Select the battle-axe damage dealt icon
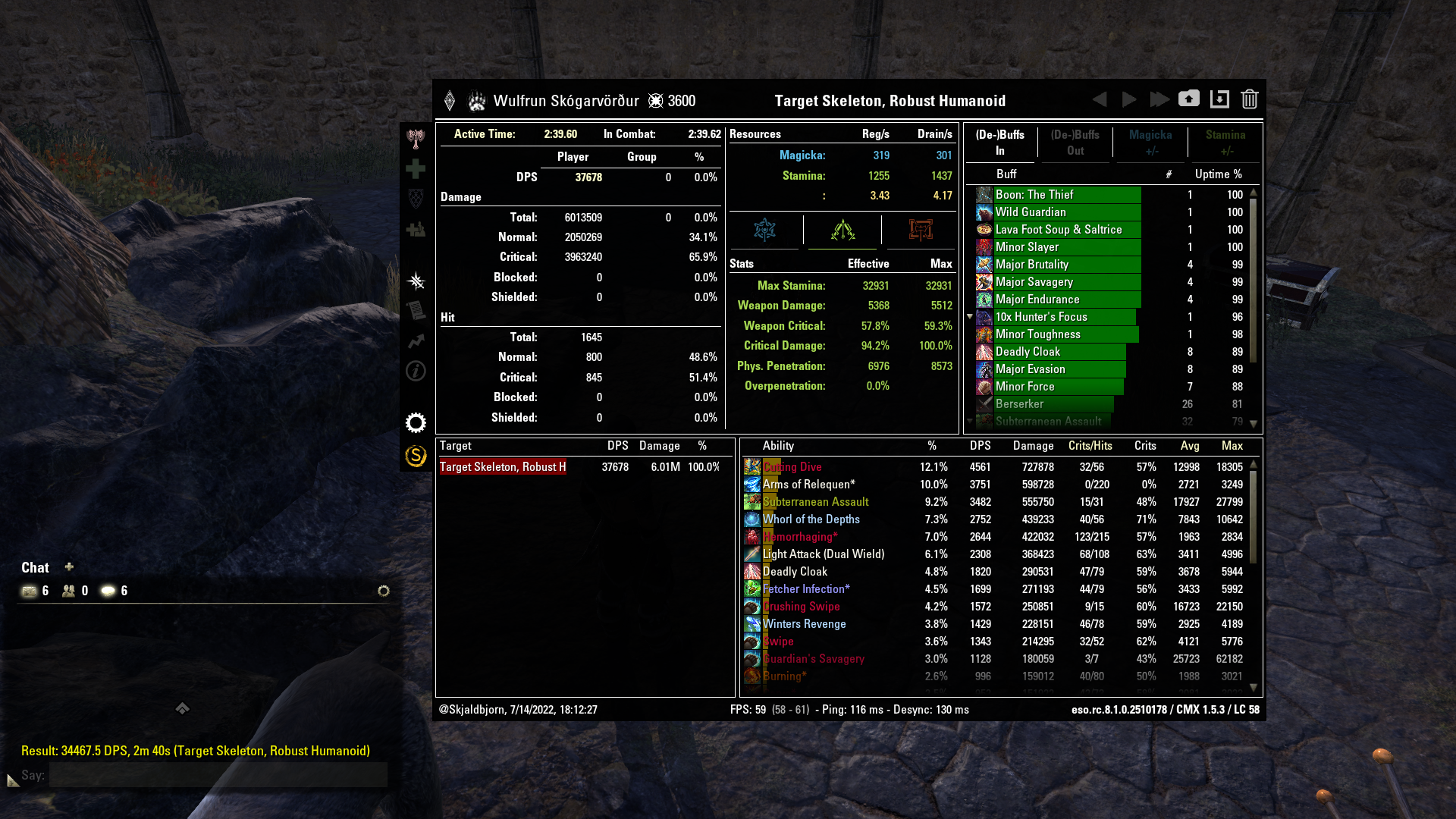1456x819 pixels. [415, 140]
